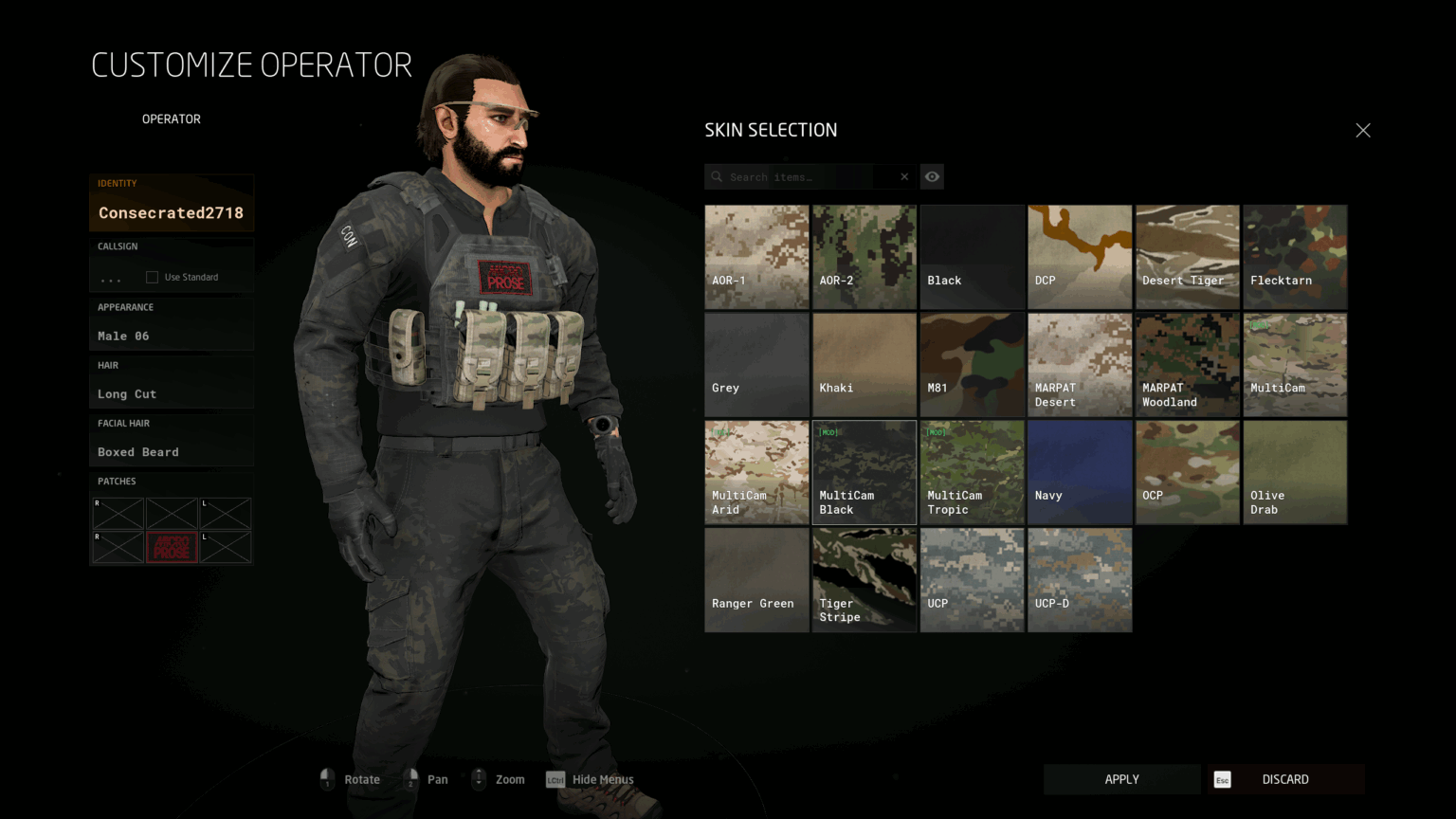Apply the selected skin
Image resolution: width=1456 pixels, height=819 pixels.
(1121, 779)
